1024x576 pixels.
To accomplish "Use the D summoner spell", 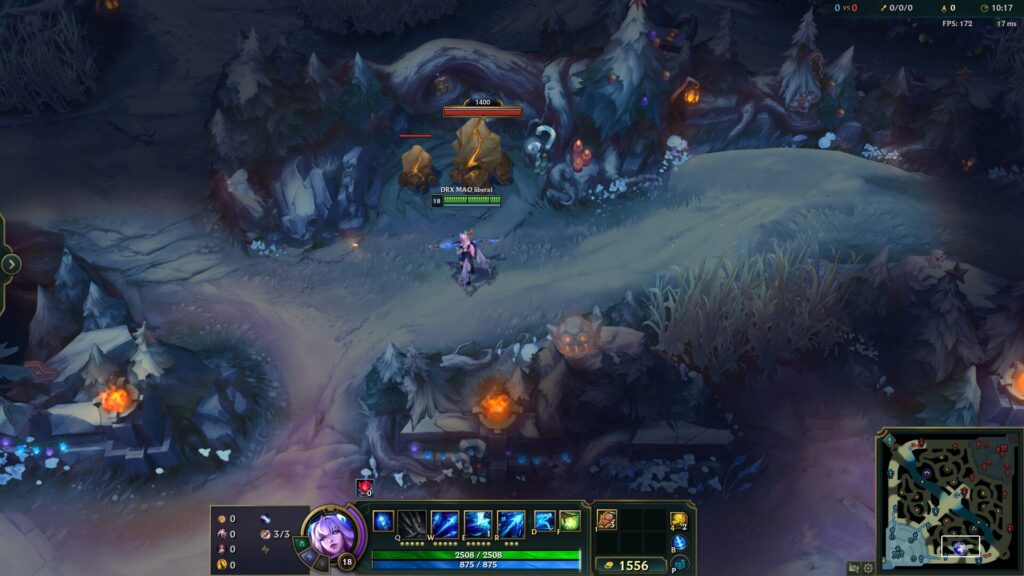I will click(545, 521).
